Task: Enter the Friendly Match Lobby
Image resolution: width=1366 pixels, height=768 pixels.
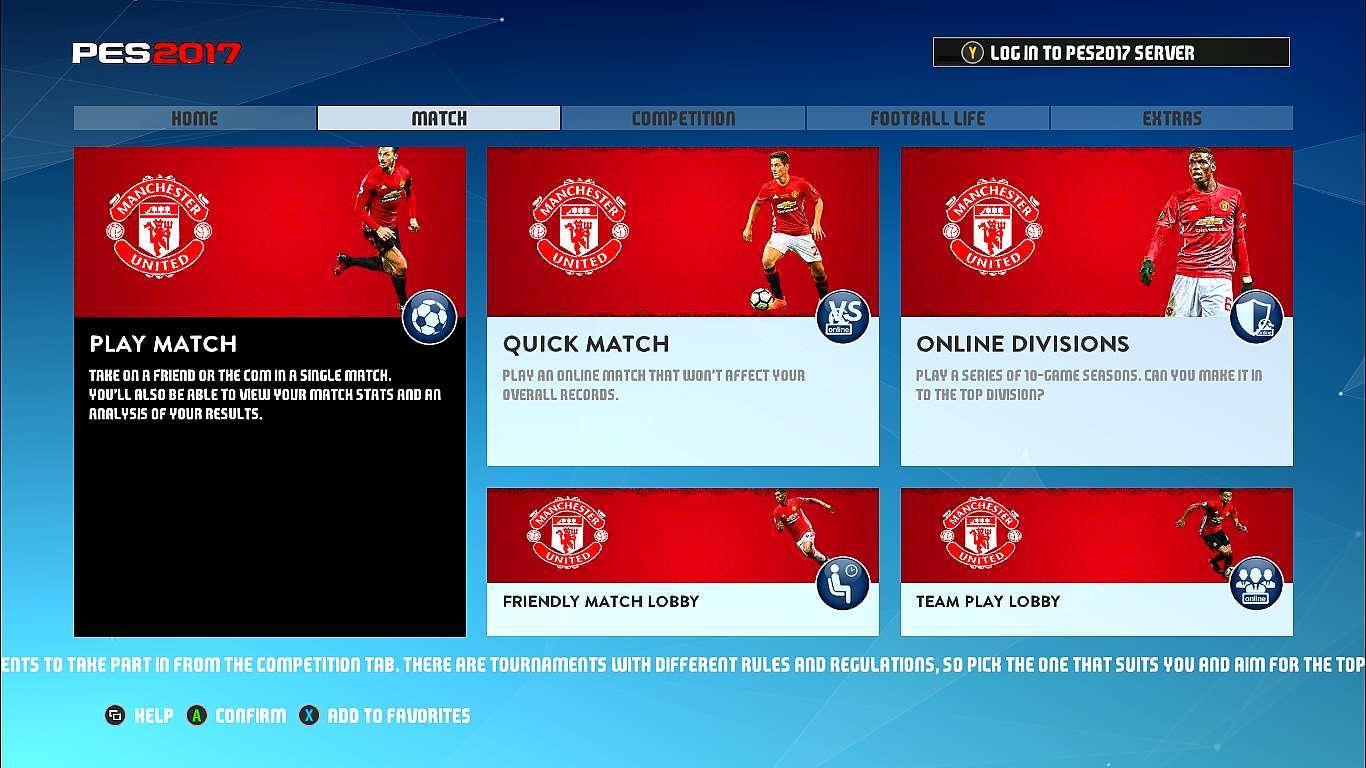Action: (682, 561)
